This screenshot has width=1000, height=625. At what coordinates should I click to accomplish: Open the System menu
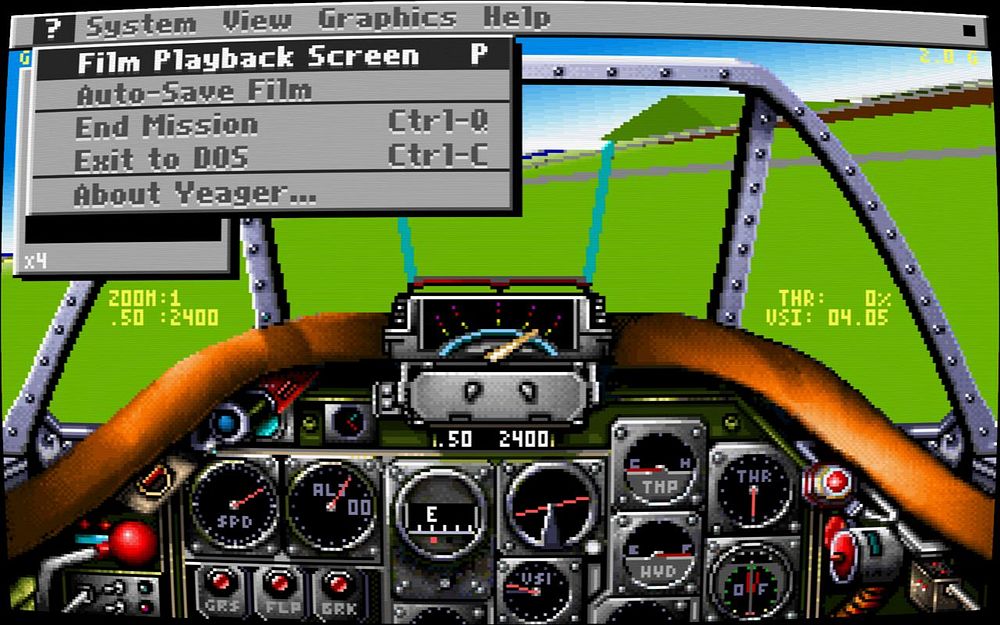140,22
